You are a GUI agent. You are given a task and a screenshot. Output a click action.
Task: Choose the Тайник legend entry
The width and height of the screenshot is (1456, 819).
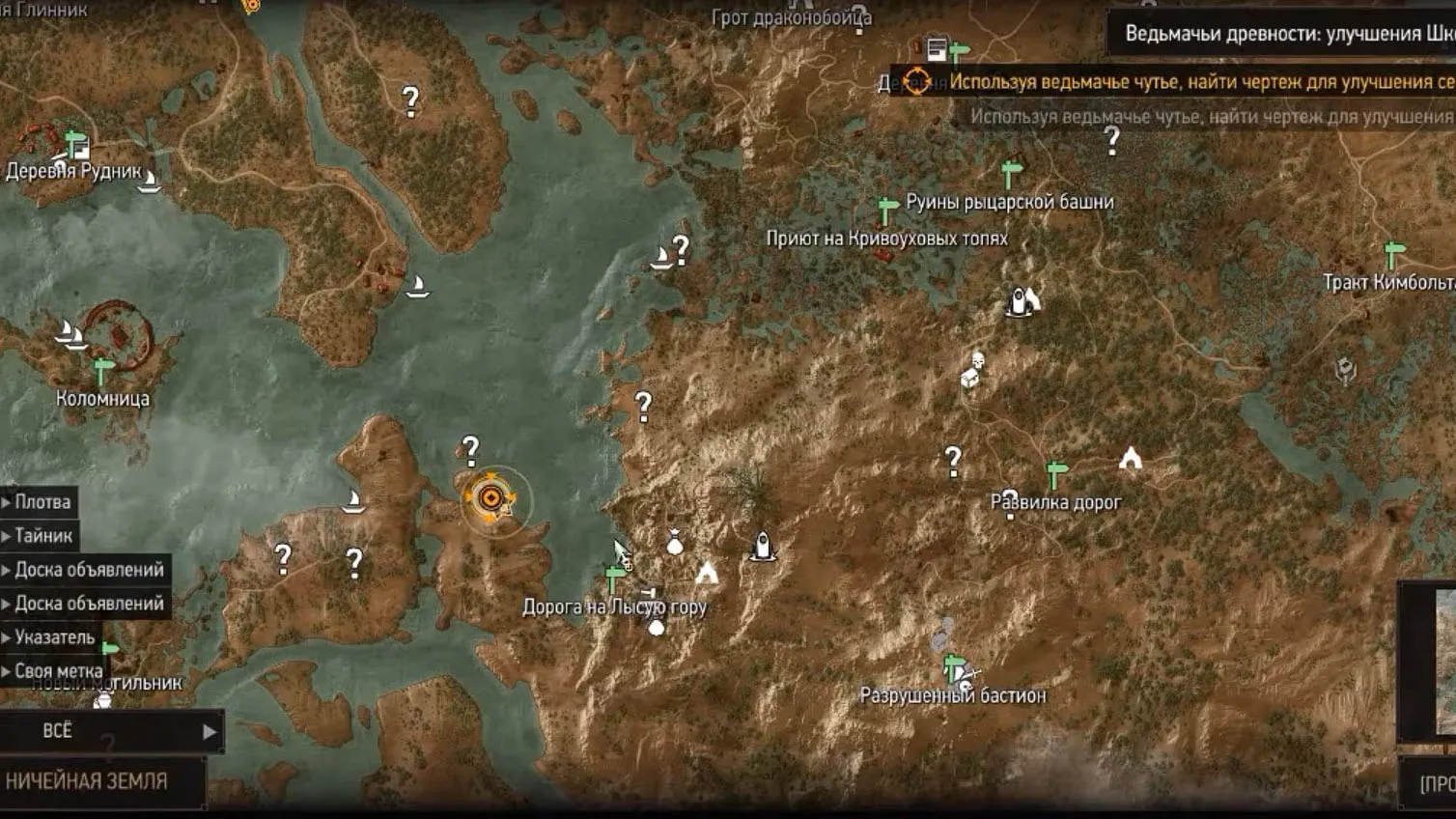point(42,536)
